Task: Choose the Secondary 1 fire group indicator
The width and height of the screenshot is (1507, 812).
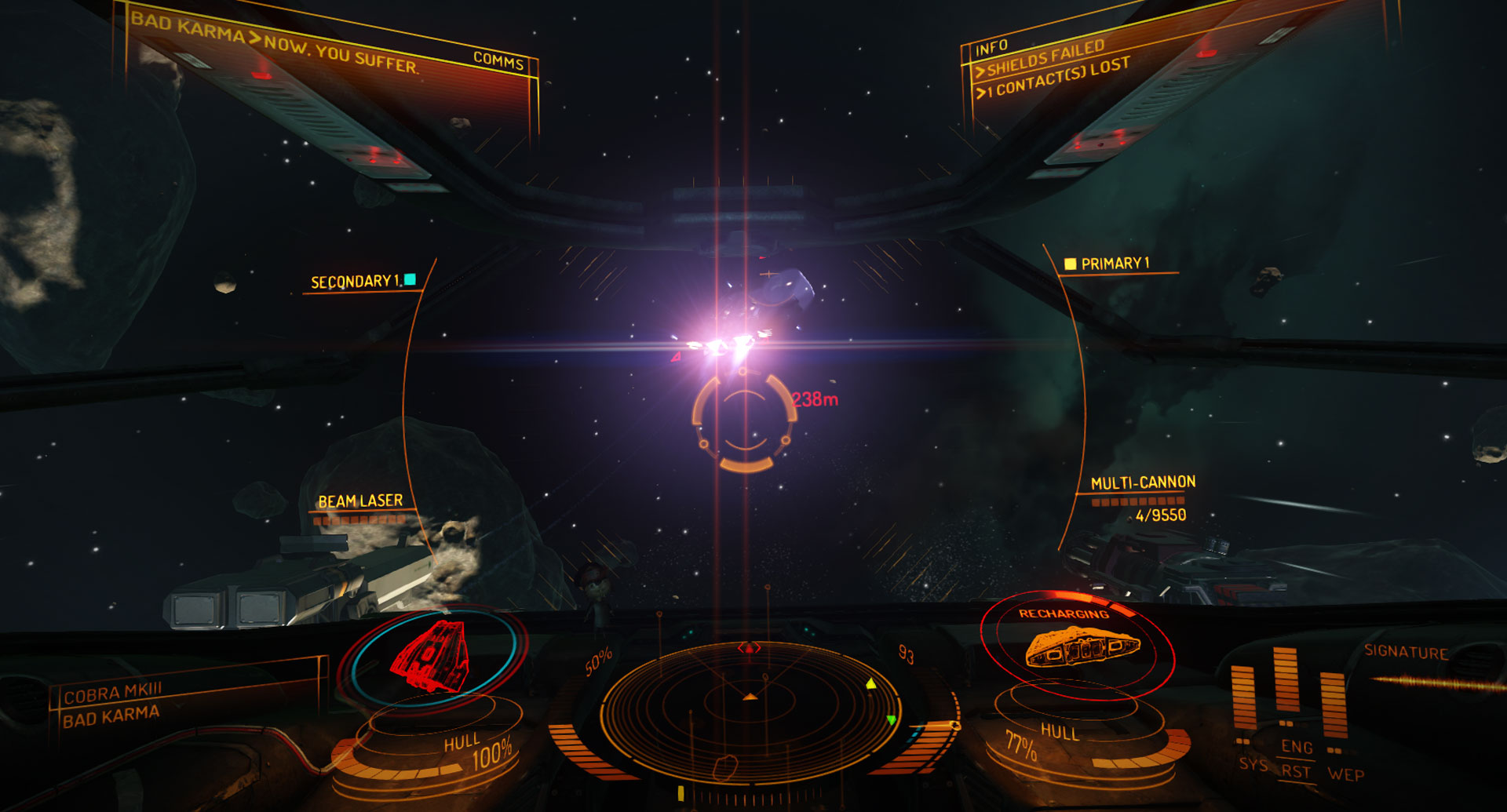Action: [x=356, y=281]
